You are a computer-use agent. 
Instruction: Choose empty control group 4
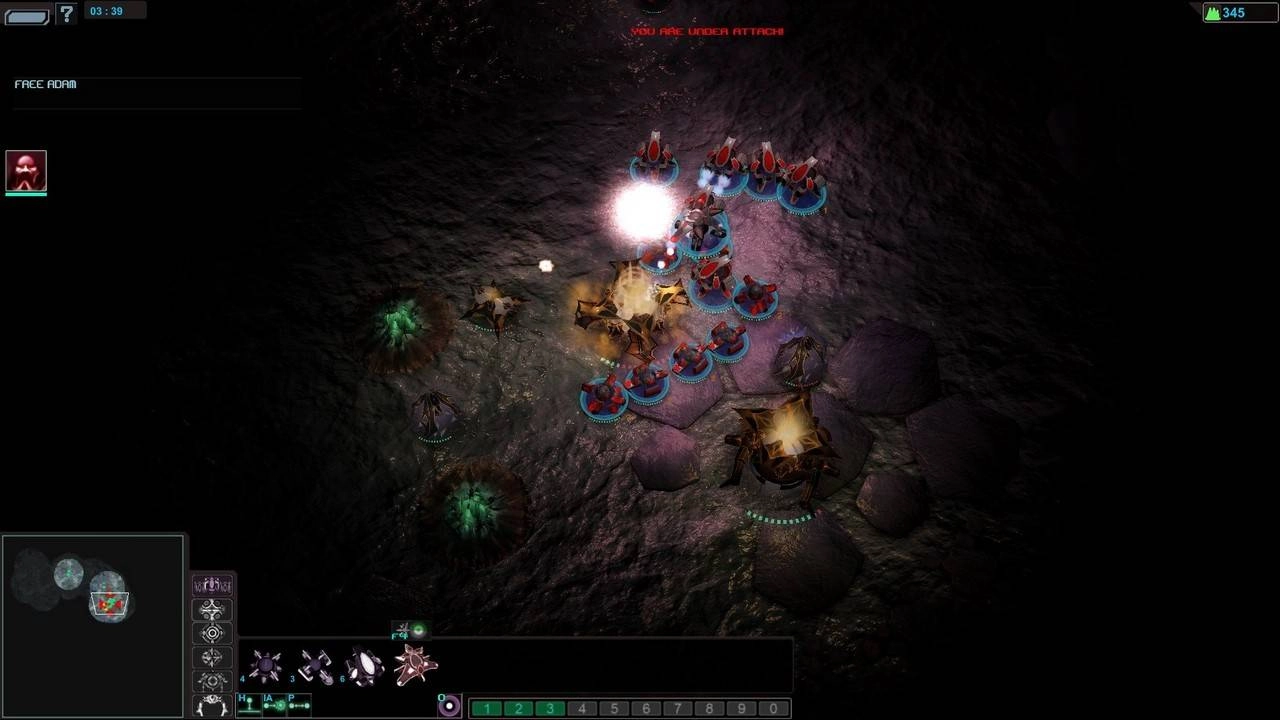click(582, 709)
